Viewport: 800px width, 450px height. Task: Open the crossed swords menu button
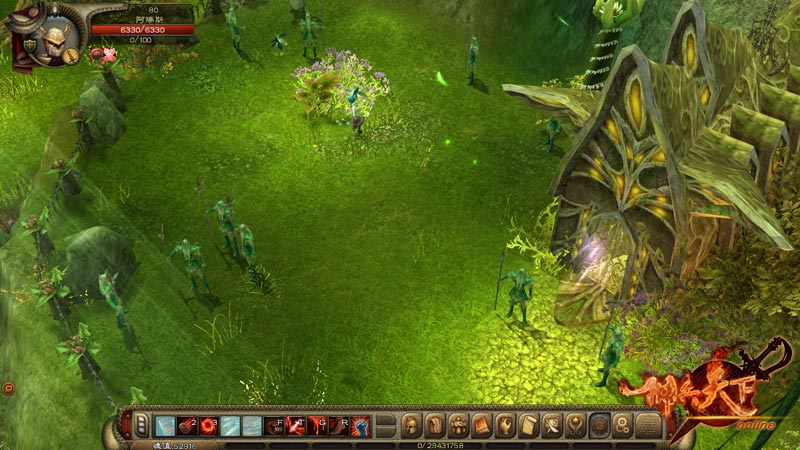(x=552, y=425)
